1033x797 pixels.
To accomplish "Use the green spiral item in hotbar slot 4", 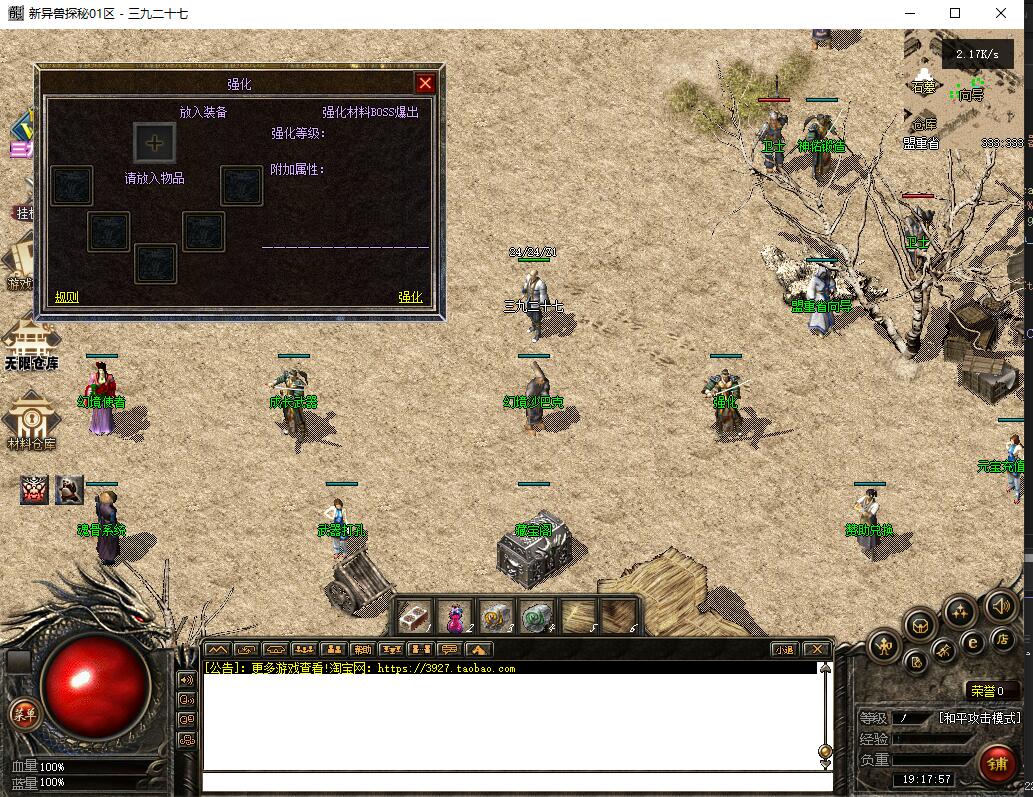I will click(537, 615).
